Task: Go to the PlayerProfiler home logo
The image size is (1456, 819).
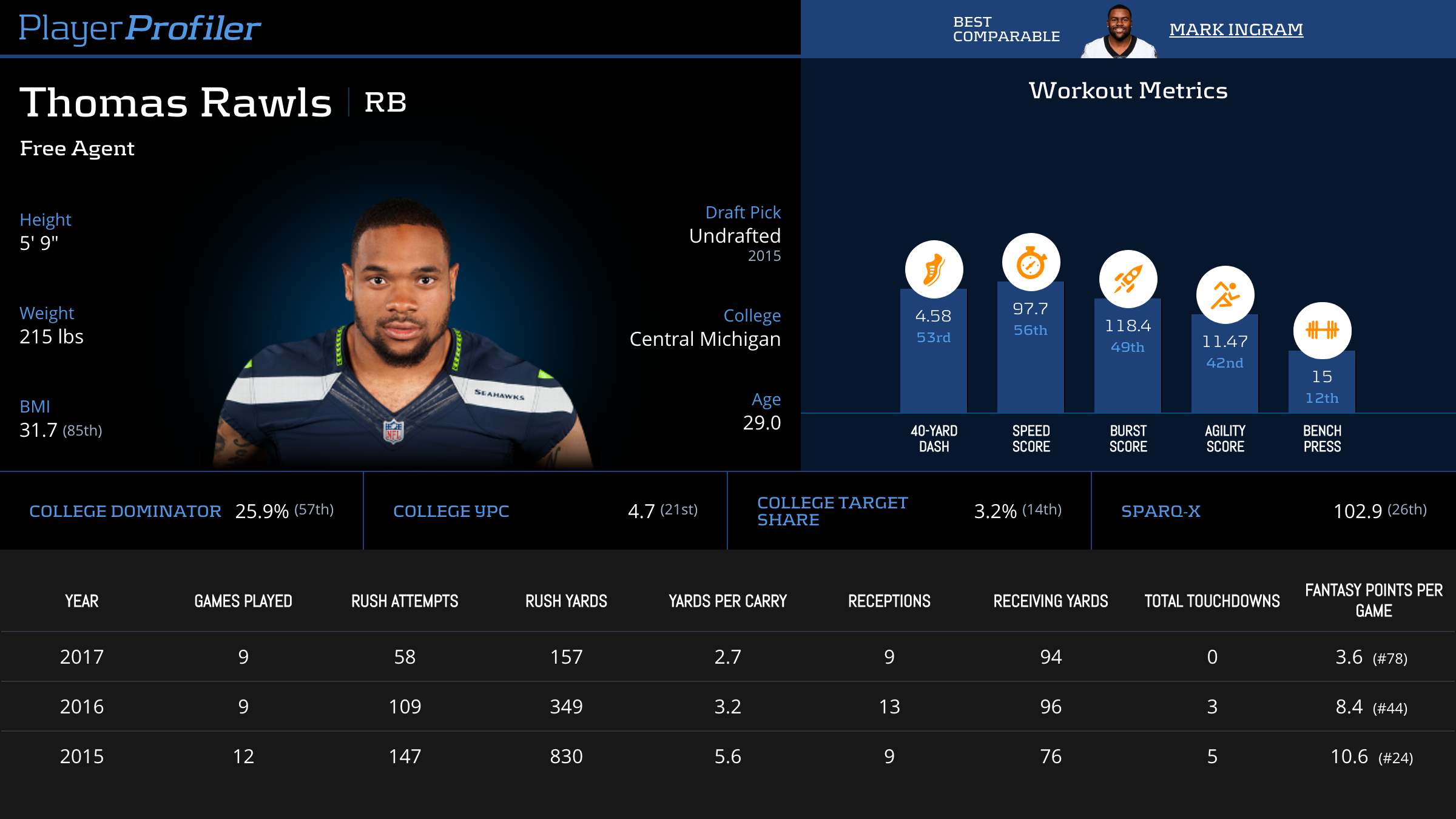Action: pyautogui.click(x=140, y=28)
